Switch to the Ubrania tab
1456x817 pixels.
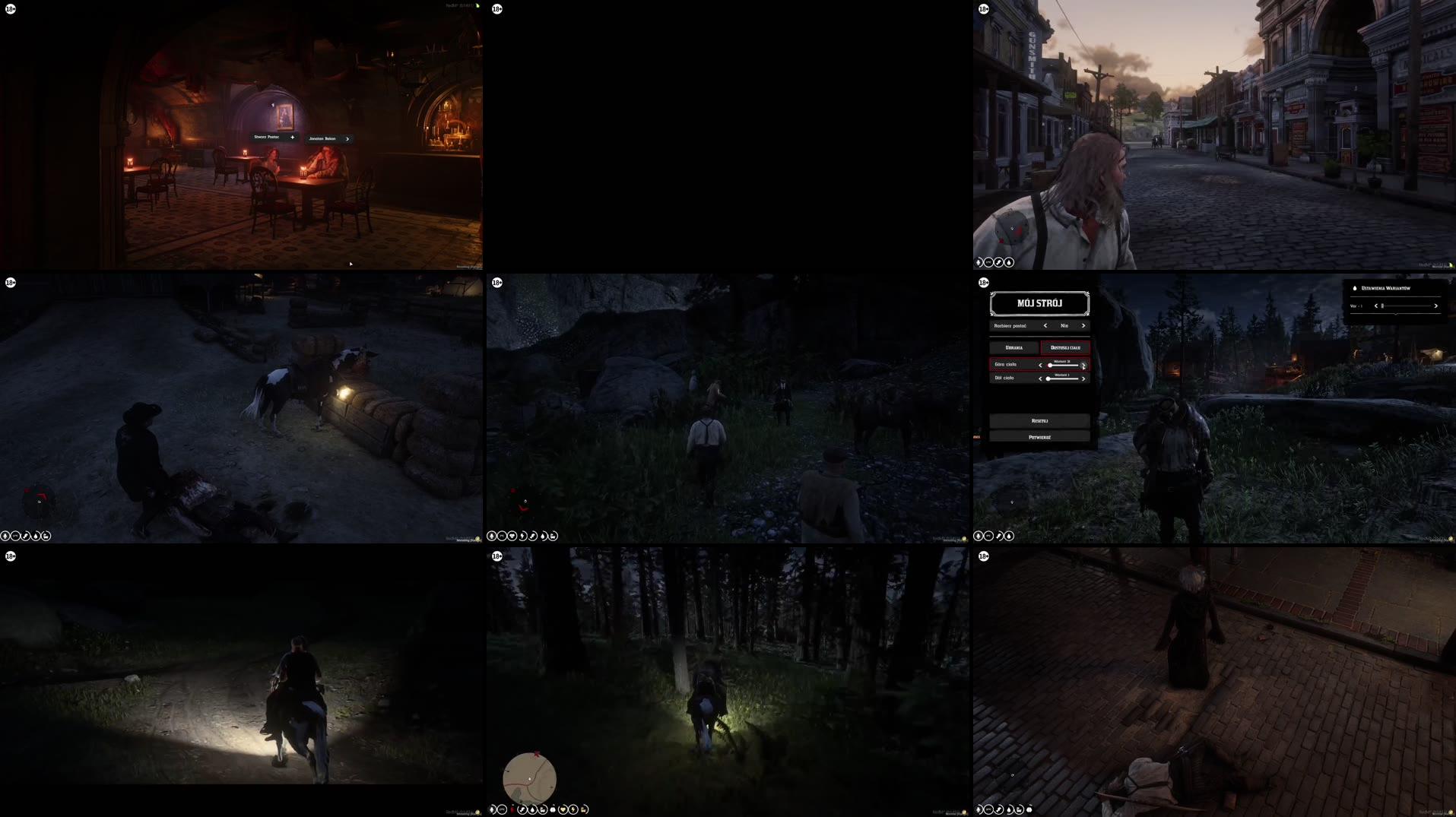(x=1013, y=347)
